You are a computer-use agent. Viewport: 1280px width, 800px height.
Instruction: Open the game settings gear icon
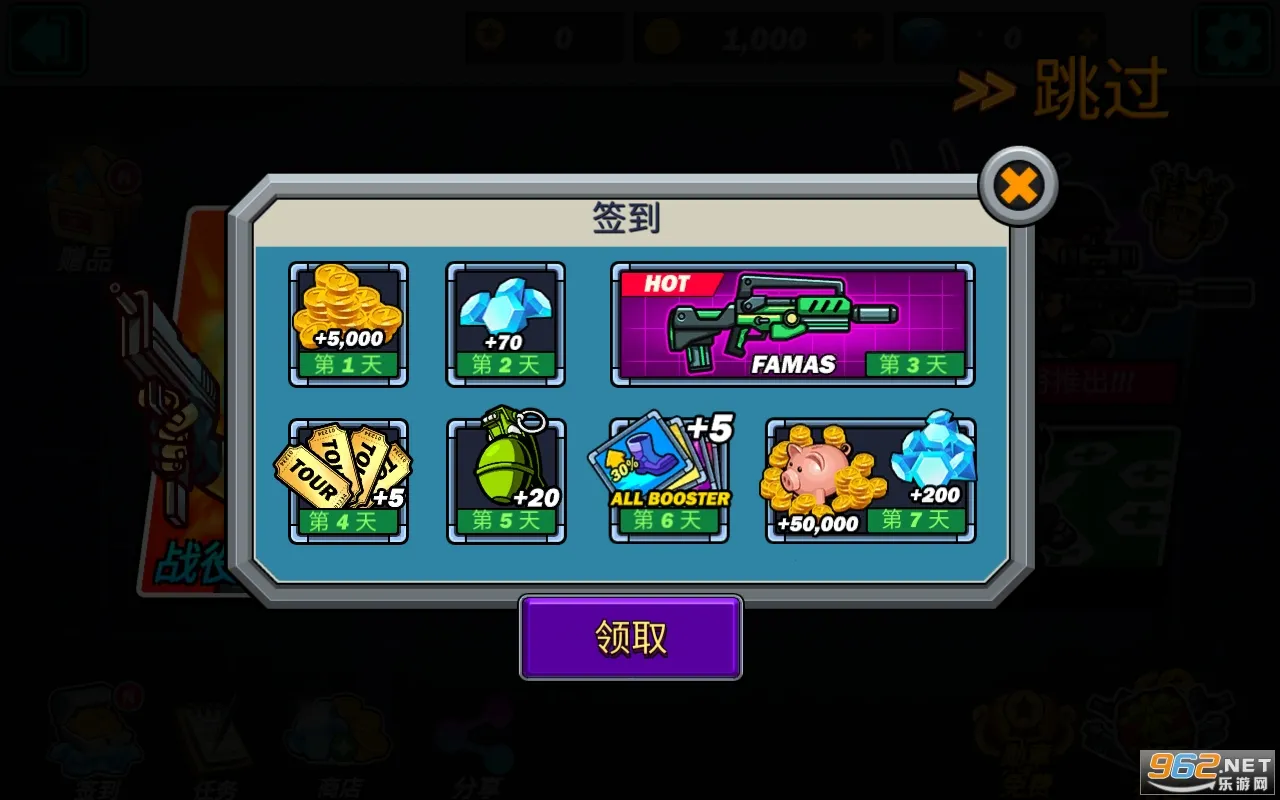(1232, 37)
